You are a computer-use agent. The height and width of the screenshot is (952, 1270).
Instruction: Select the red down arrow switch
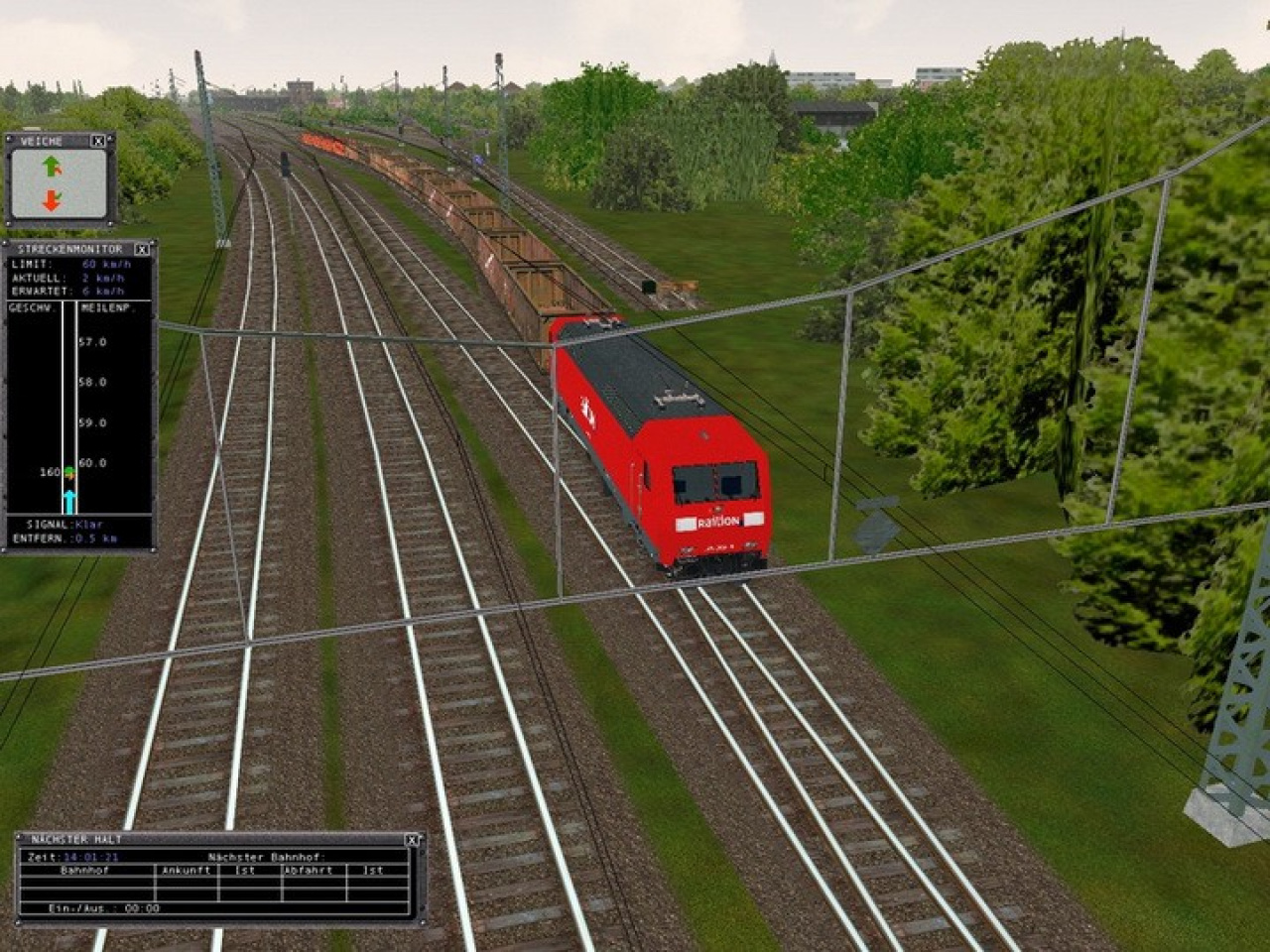[x=52, y=200]
